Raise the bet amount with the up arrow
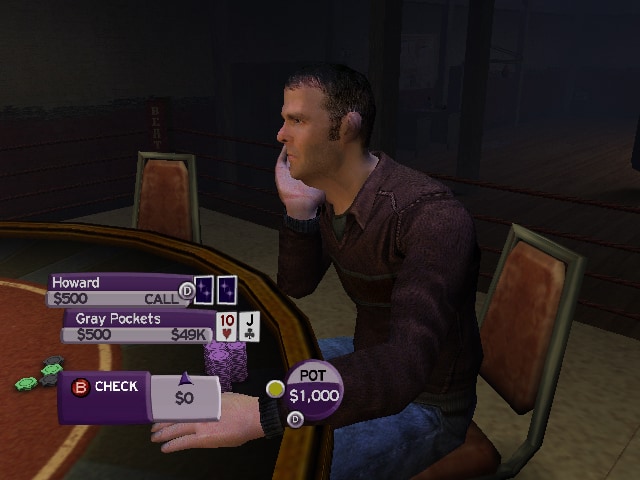This screenshot has width=640, height=480. (184, 378)
